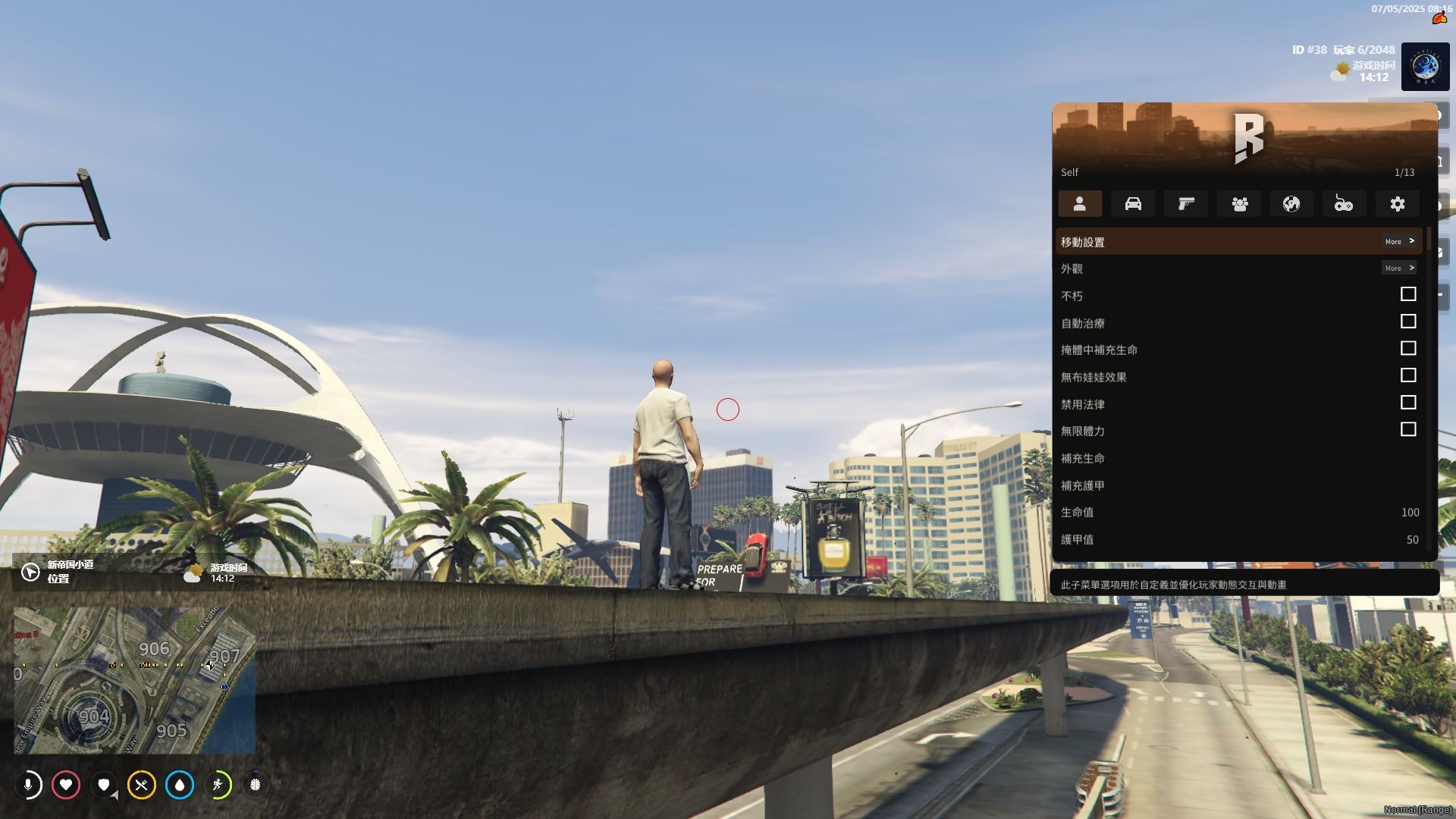Toggle the 禁用法律 checkbox
Screen dimensions: 1456x819
click(x=1407, y=403)
